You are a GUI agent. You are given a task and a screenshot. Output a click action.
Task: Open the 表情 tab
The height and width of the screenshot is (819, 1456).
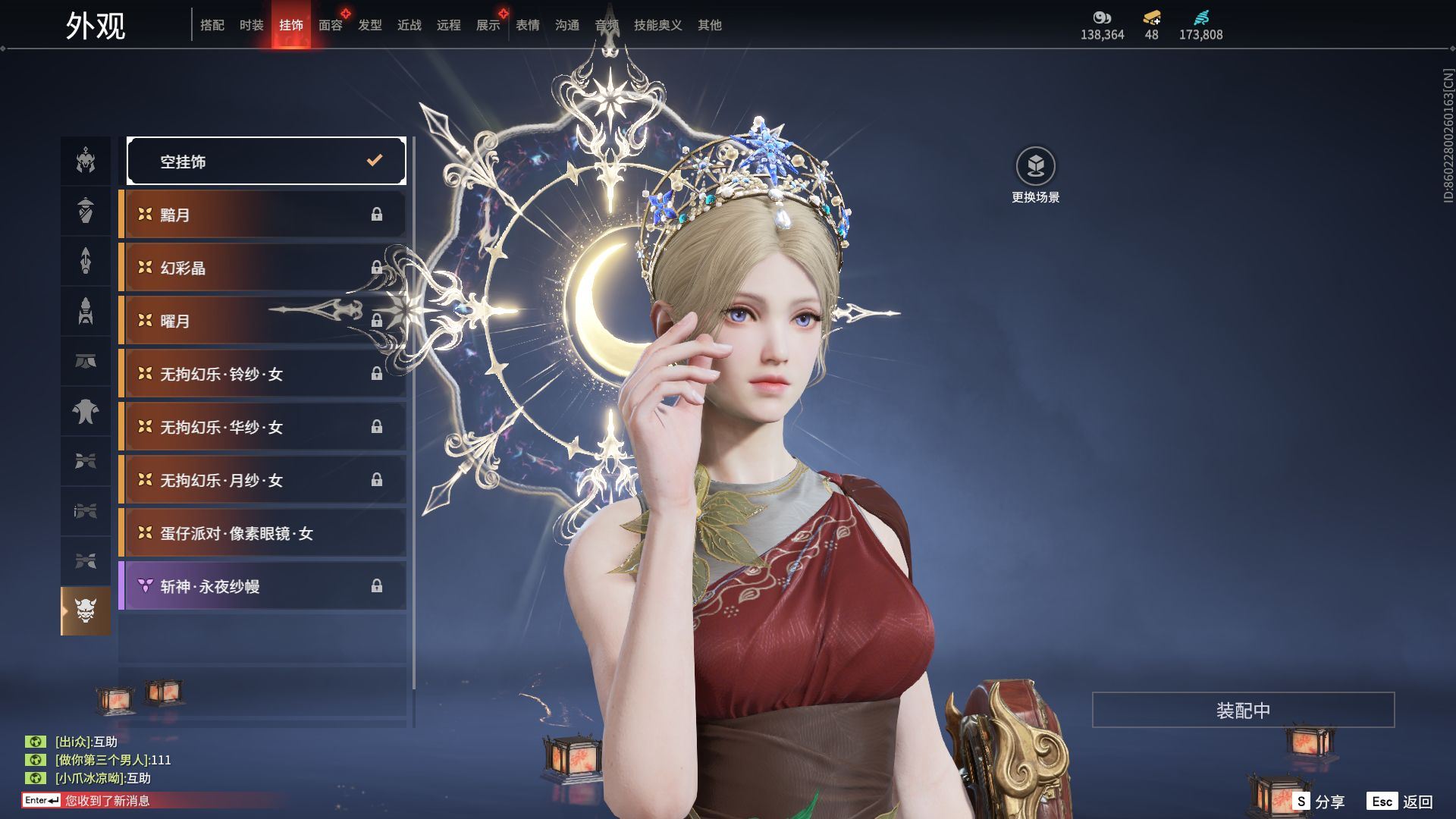coord(527,25)
